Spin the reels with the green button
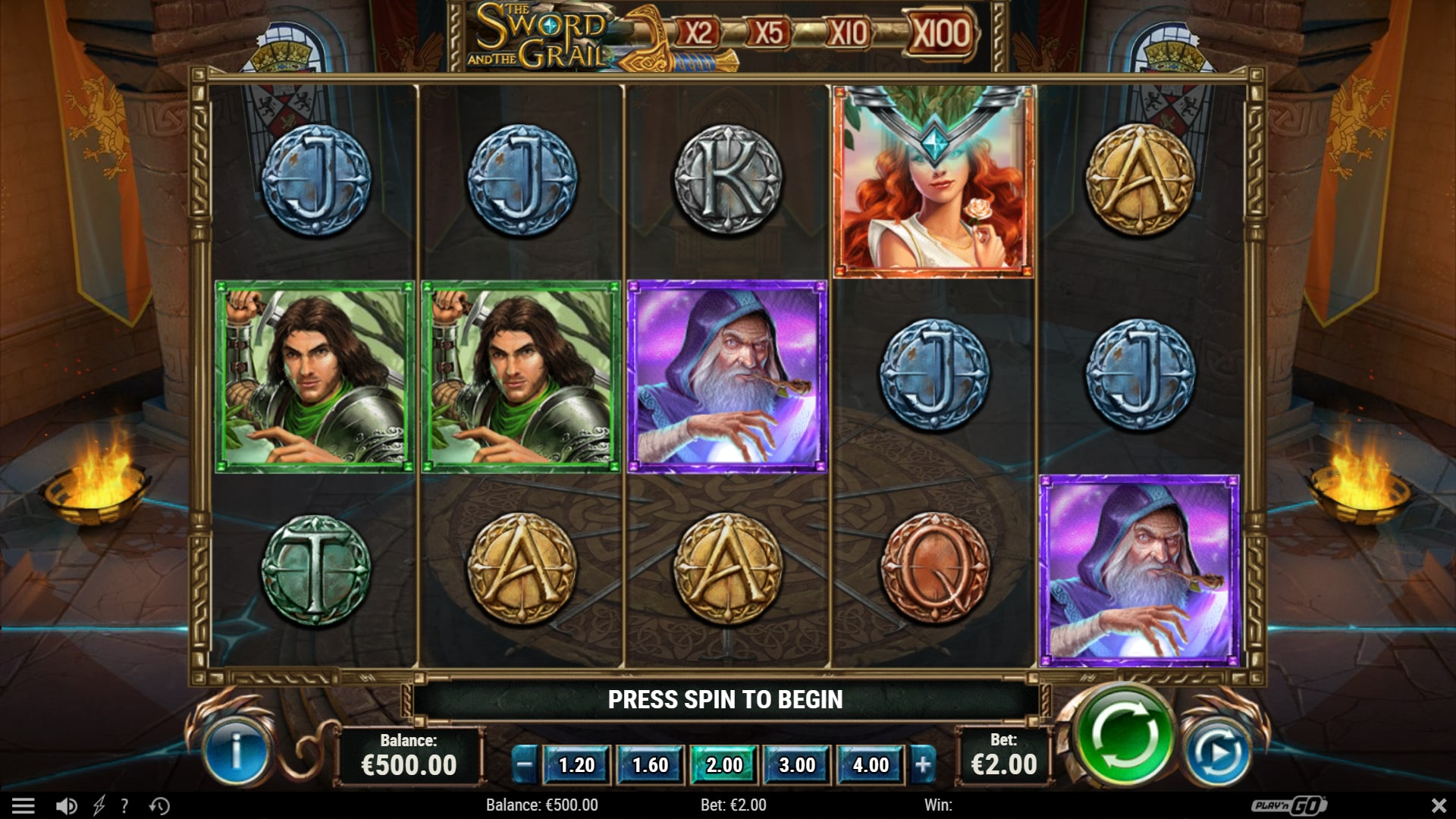1456x819 pixels. (1123, 735)
